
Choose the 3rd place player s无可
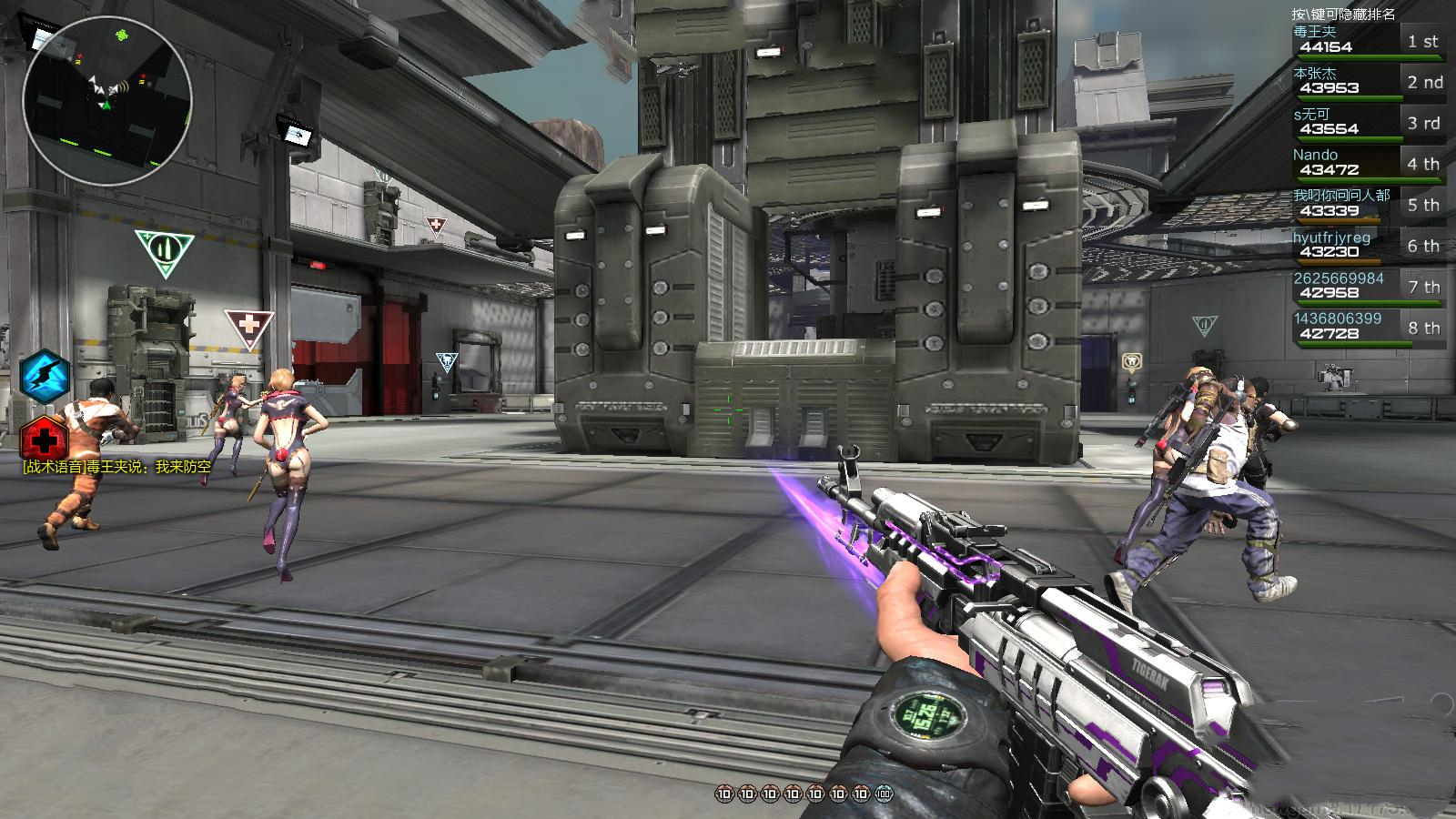tap(1367, 123)
